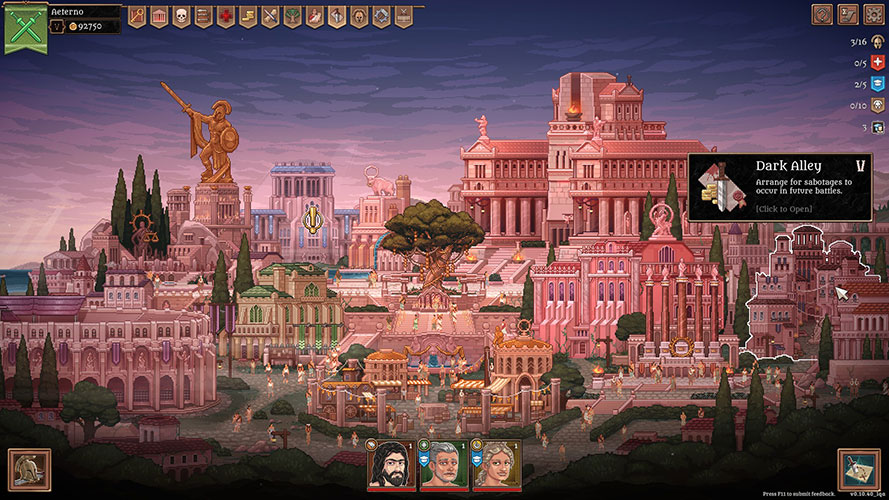
Task: Click the gladiator helmet roster counter icon
Action: (x=878, y=41)
